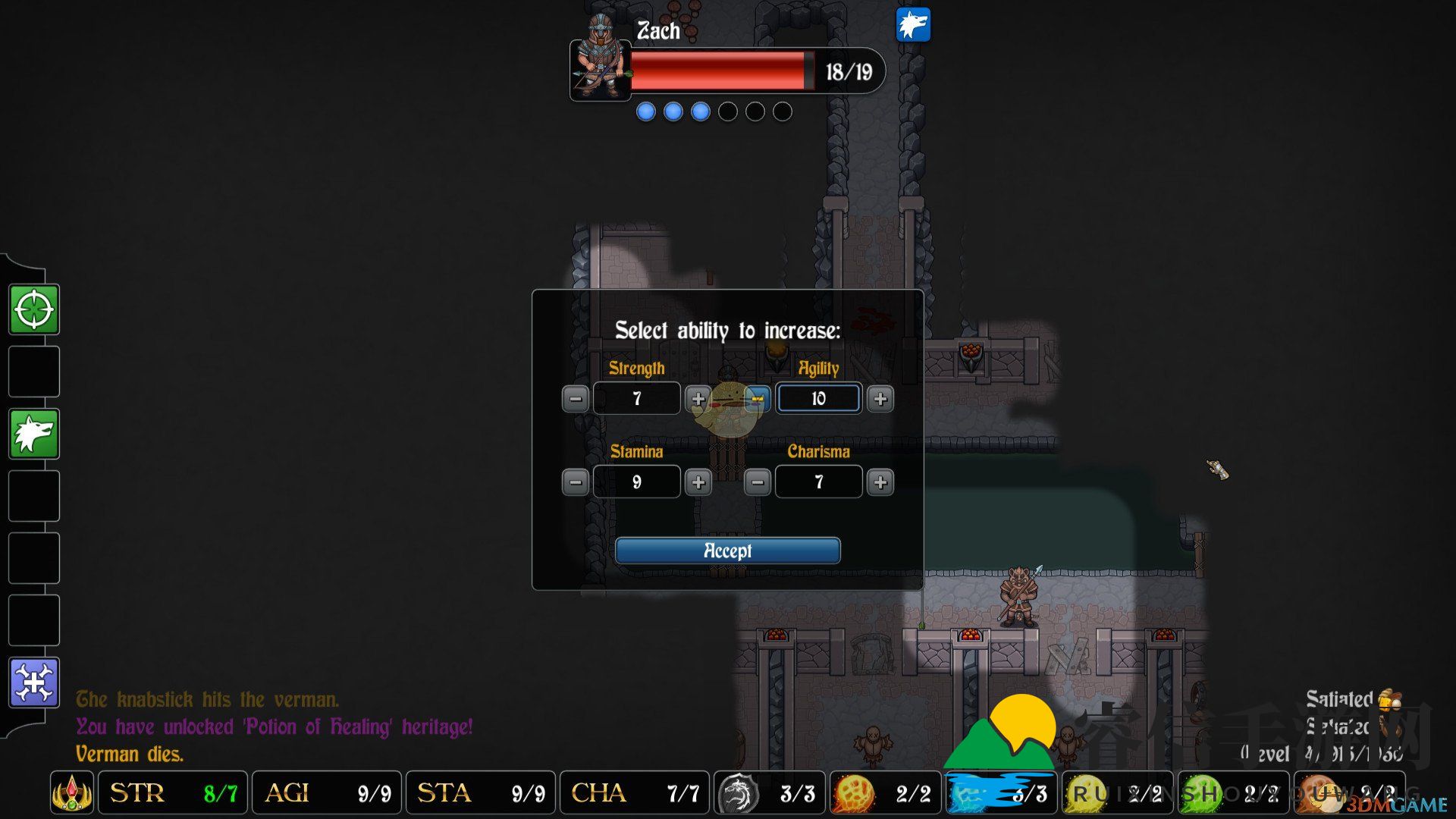Screen dimensions: 1456x819
Task: Remove a point from Charisma
Action: (x=758, y=482)
